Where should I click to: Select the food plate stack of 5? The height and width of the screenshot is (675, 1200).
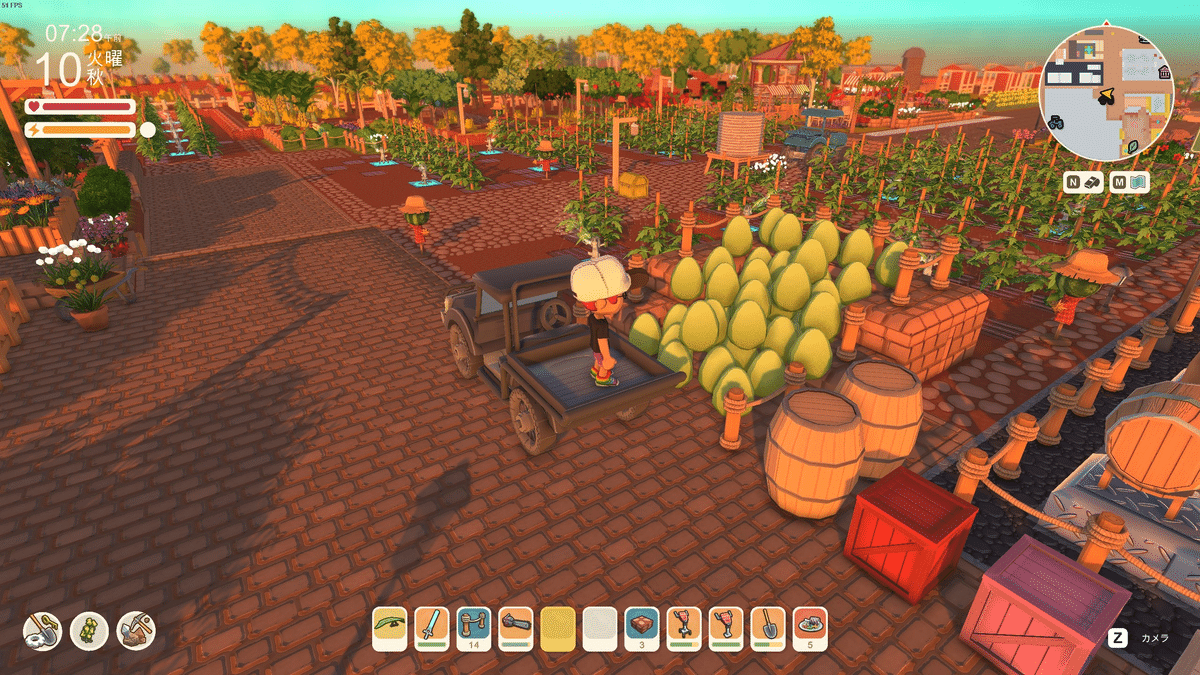[x=810, y=629]
